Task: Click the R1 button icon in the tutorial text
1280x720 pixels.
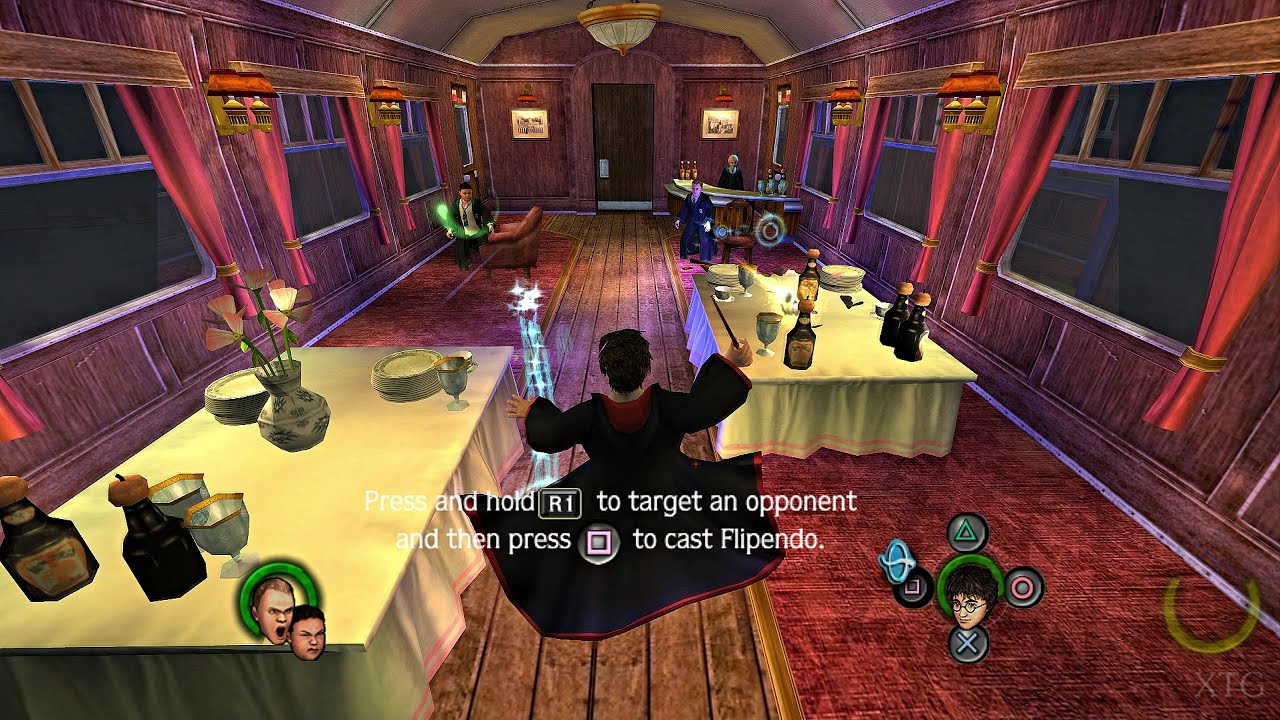Action: (559, 503)
